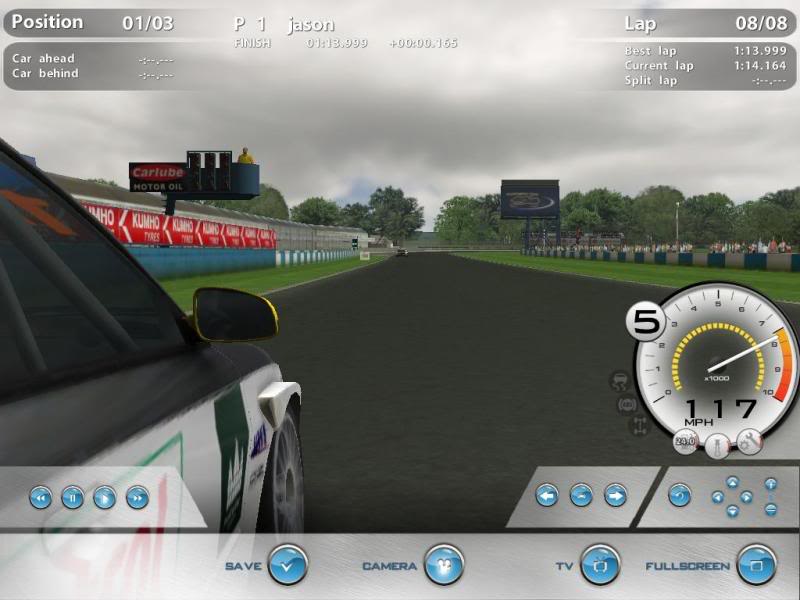800x600 pixels.
Task: Open the Camera options
Action: tap(443, 565)
